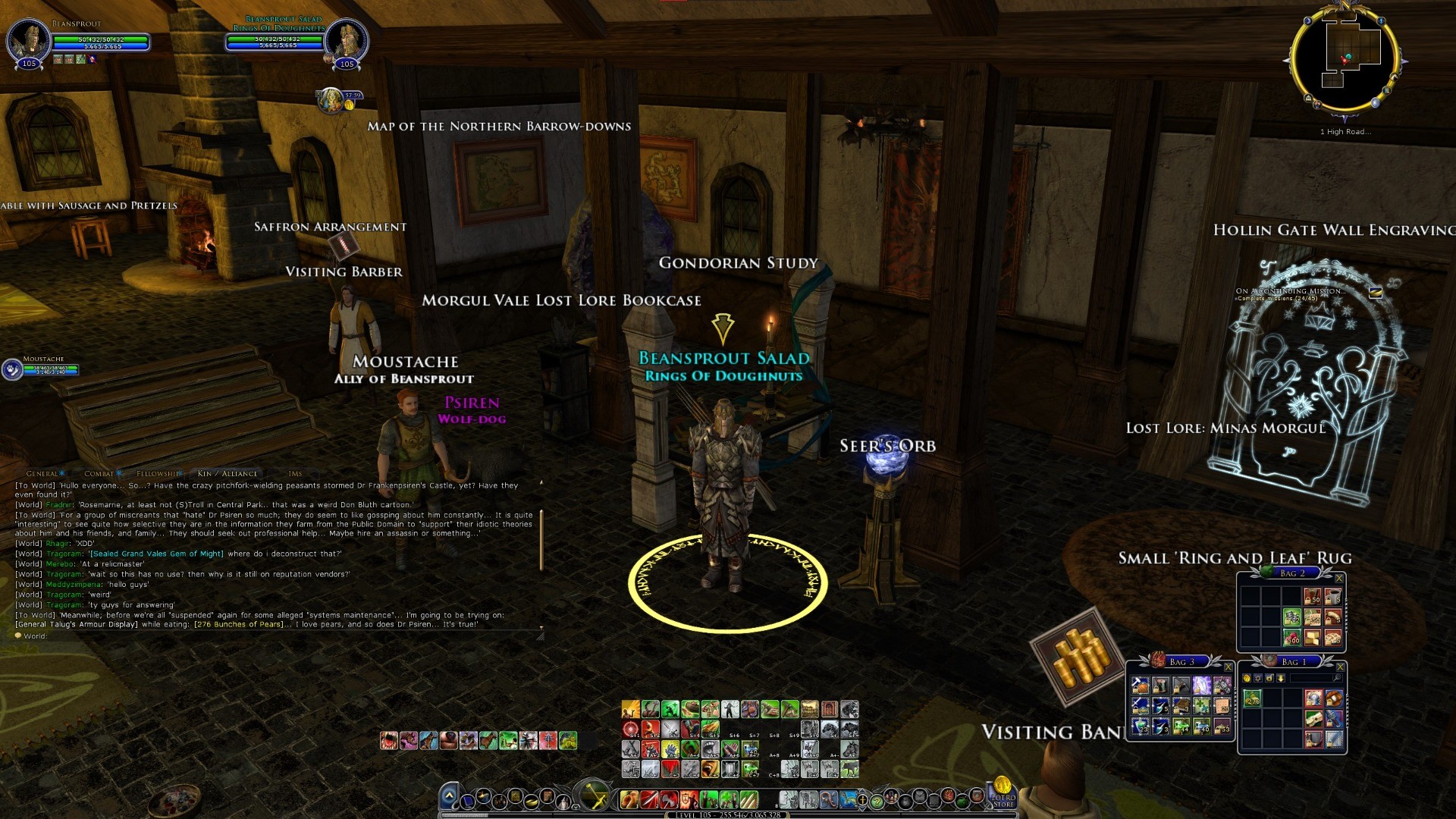The image size is (1456, 819).
Task: Close the Bag 3 window
Action: (1228, 667)
